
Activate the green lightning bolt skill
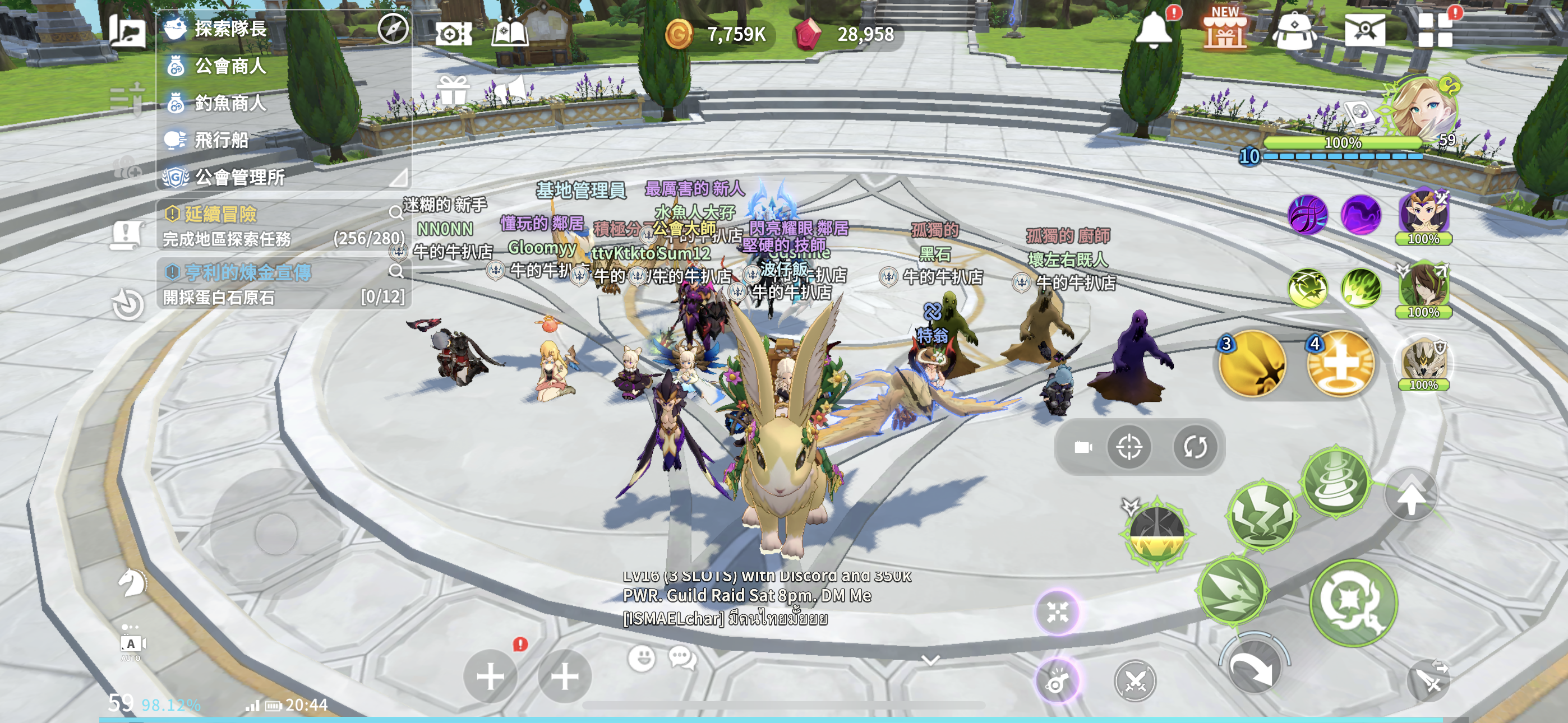1262,516
